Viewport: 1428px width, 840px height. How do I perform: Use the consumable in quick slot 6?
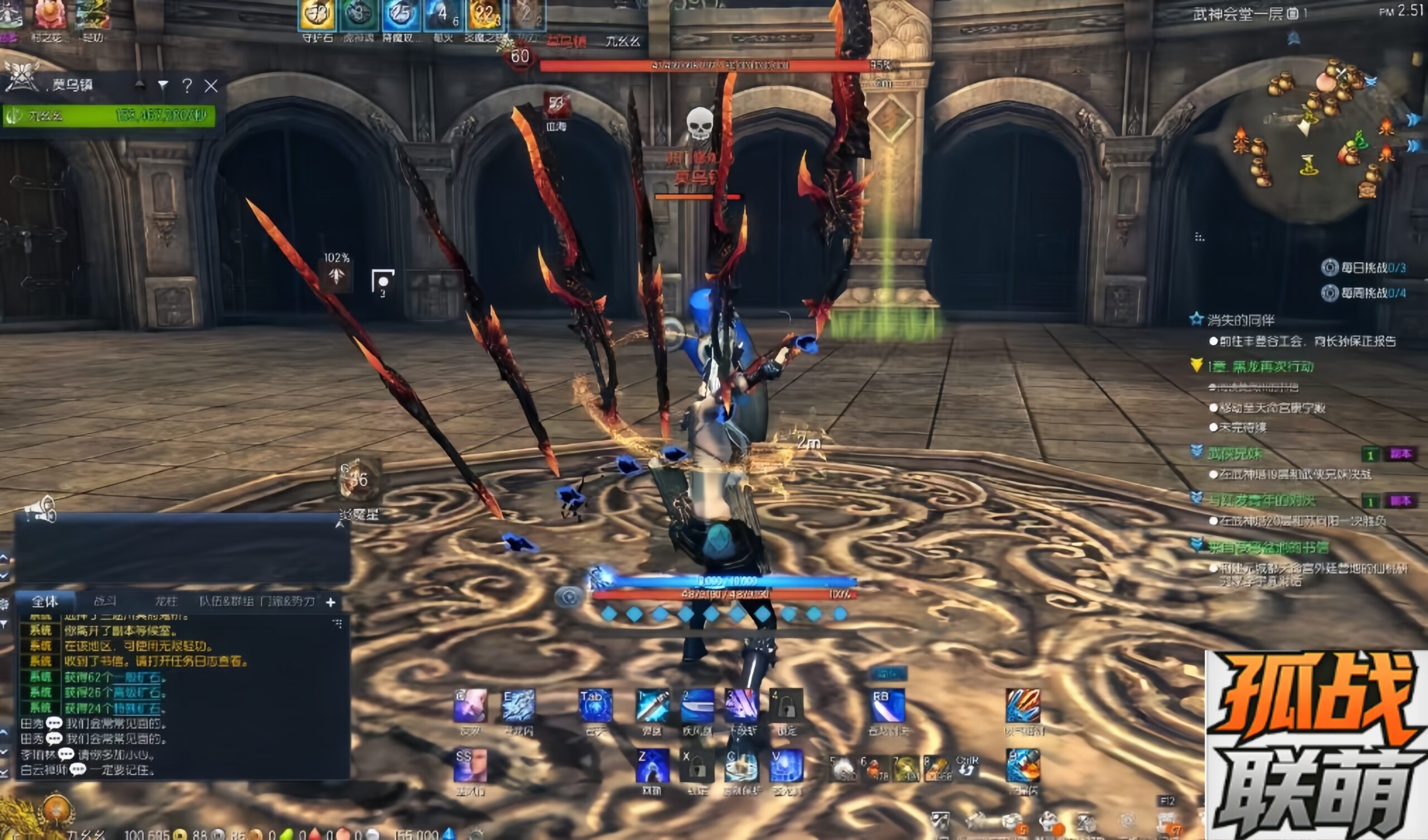click(875, 769)
